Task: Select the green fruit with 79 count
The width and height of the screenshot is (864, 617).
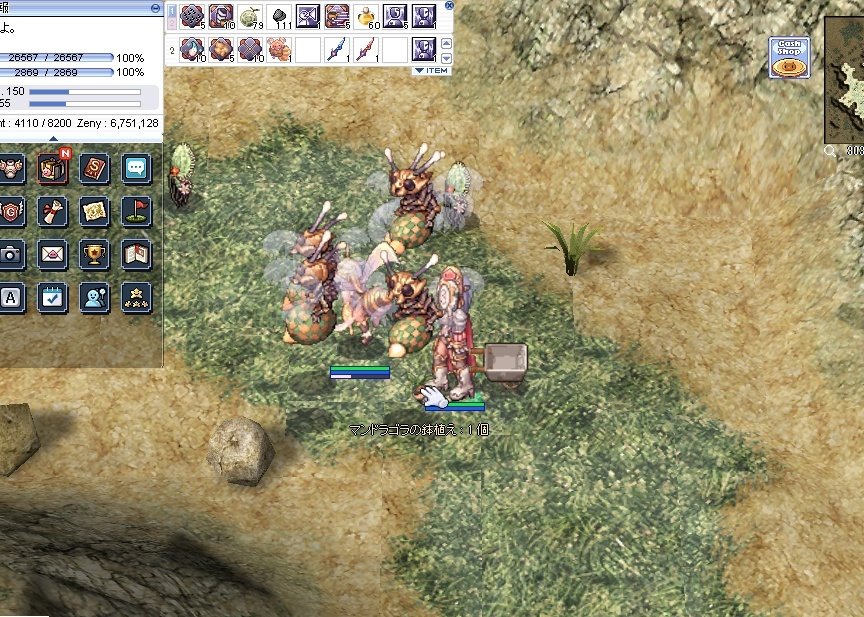Action: coord(250,16)
